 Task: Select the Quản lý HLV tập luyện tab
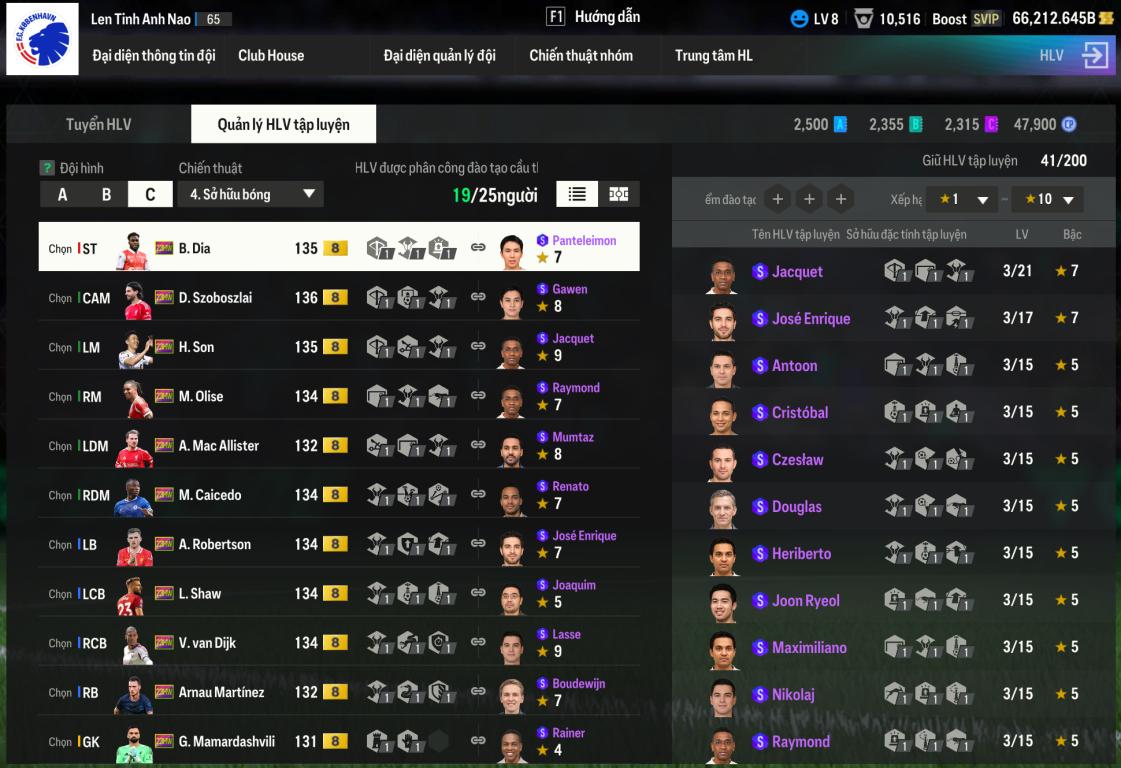284,125
